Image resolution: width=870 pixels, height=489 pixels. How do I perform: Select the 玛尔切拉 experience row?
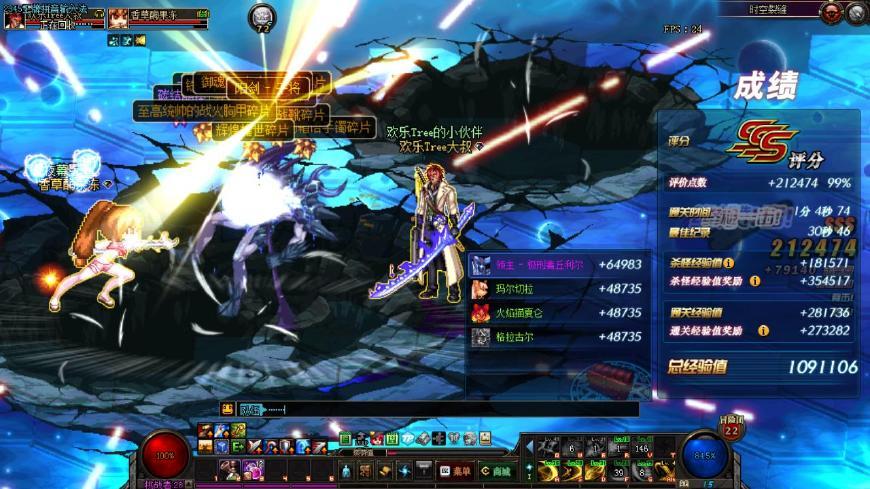point(556,289)
